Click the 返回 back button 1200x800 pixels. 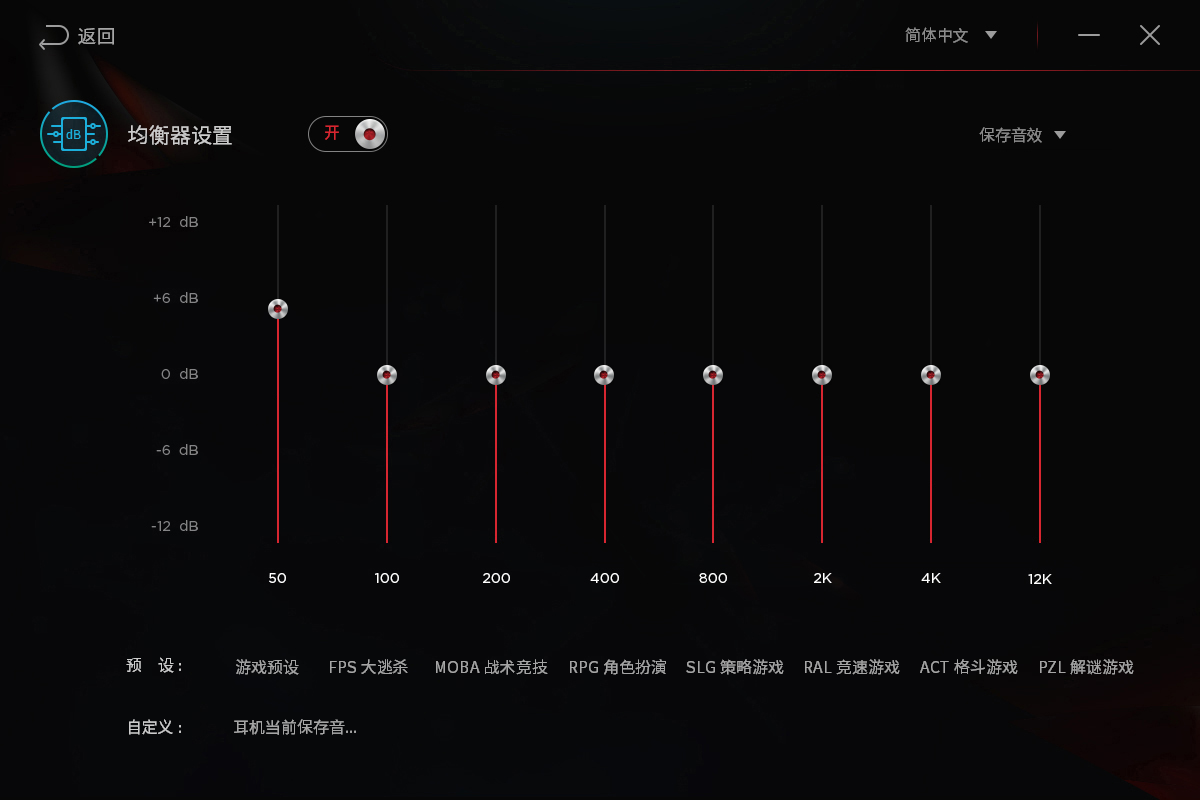[77, 37]
